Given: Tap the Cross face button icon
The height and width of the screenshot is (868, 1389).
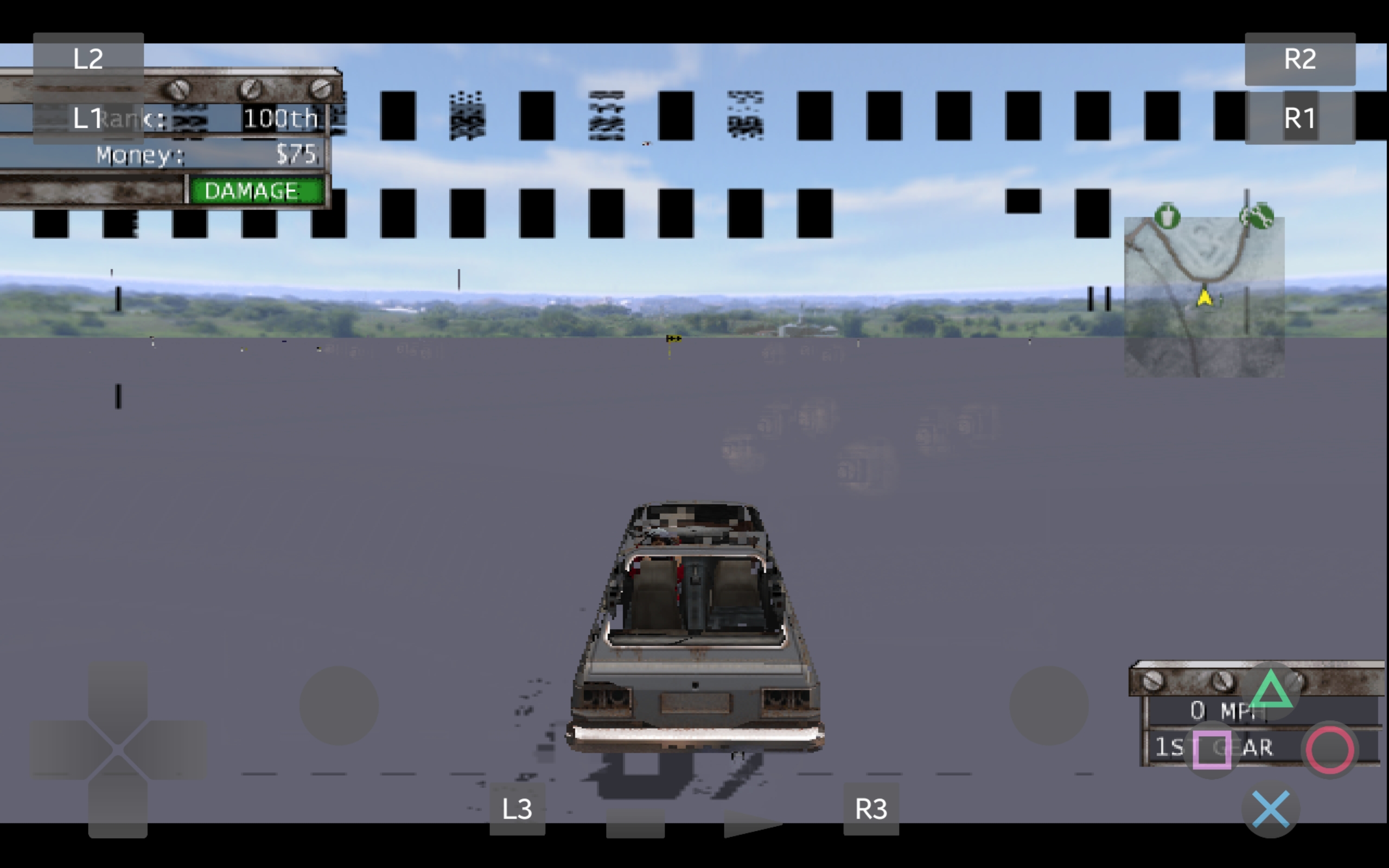Looking at the screenshot, I should [1272, 808].
